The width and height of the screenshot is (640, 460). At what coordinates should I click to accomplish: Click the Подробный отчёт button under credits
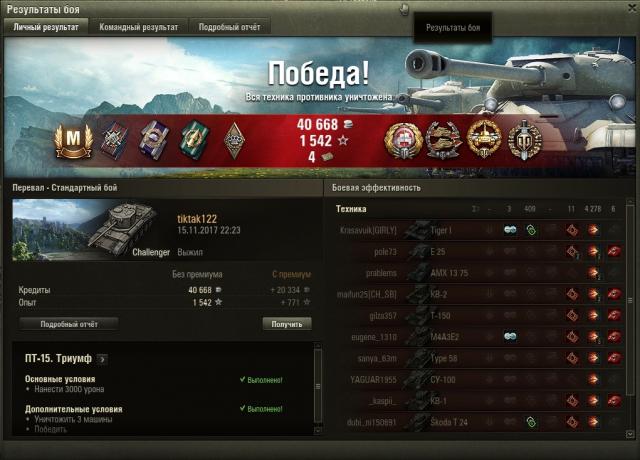68,324
